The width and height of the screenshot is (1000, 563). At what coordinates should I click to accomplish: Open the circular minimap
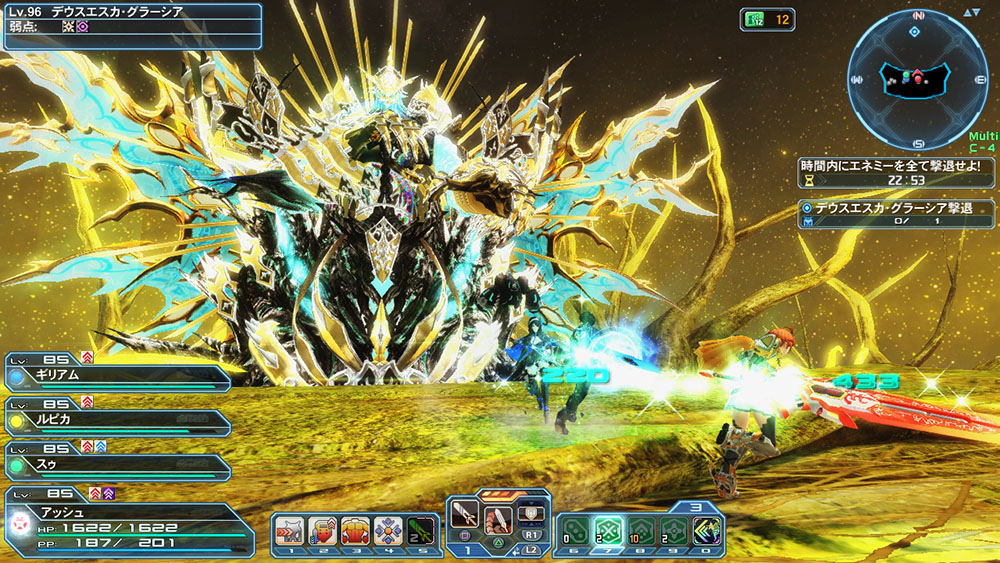coord(916,79)
